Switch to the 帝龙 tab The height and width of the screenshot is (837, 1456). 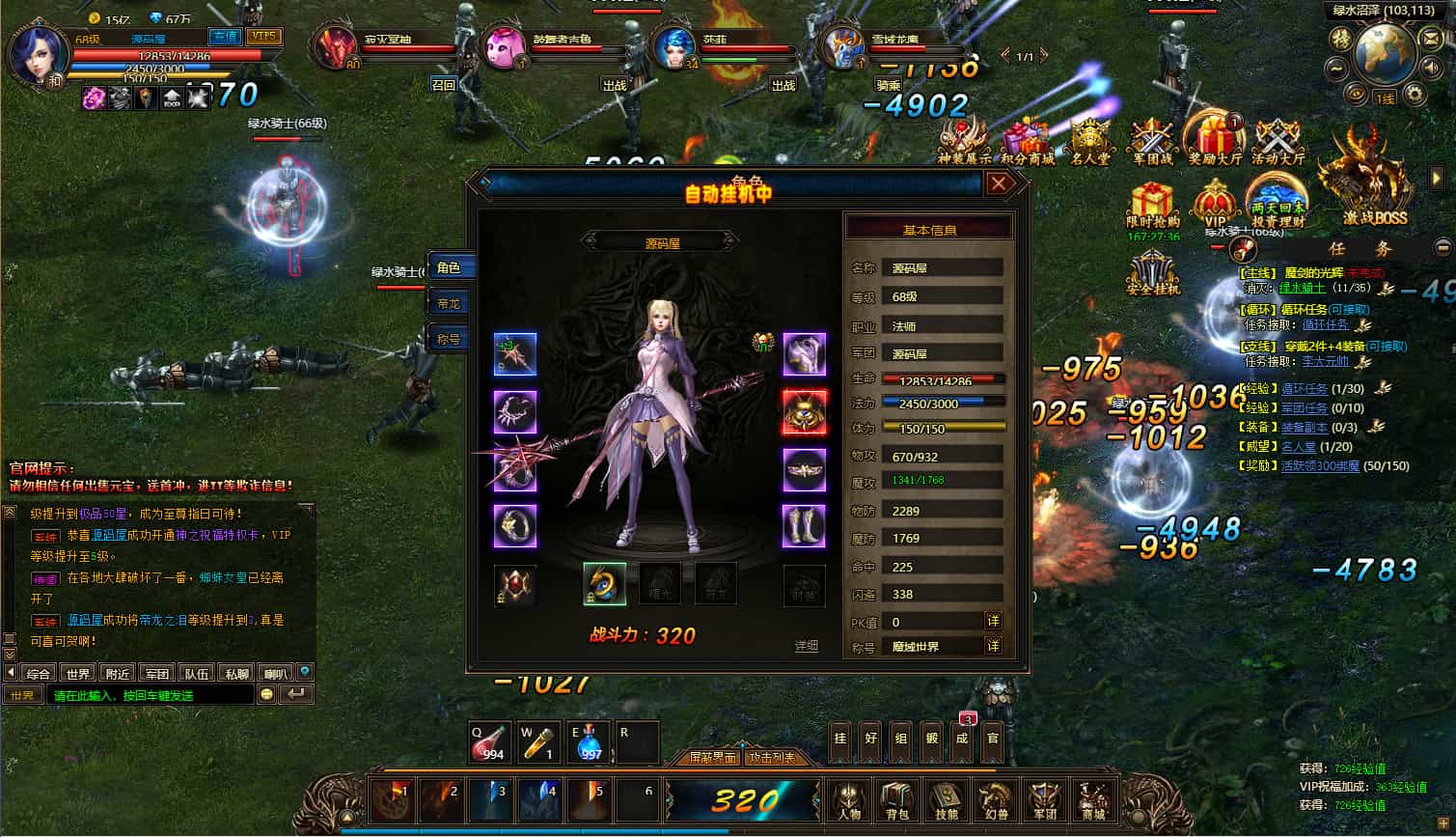pyautogui.click(x=450, y=303)
